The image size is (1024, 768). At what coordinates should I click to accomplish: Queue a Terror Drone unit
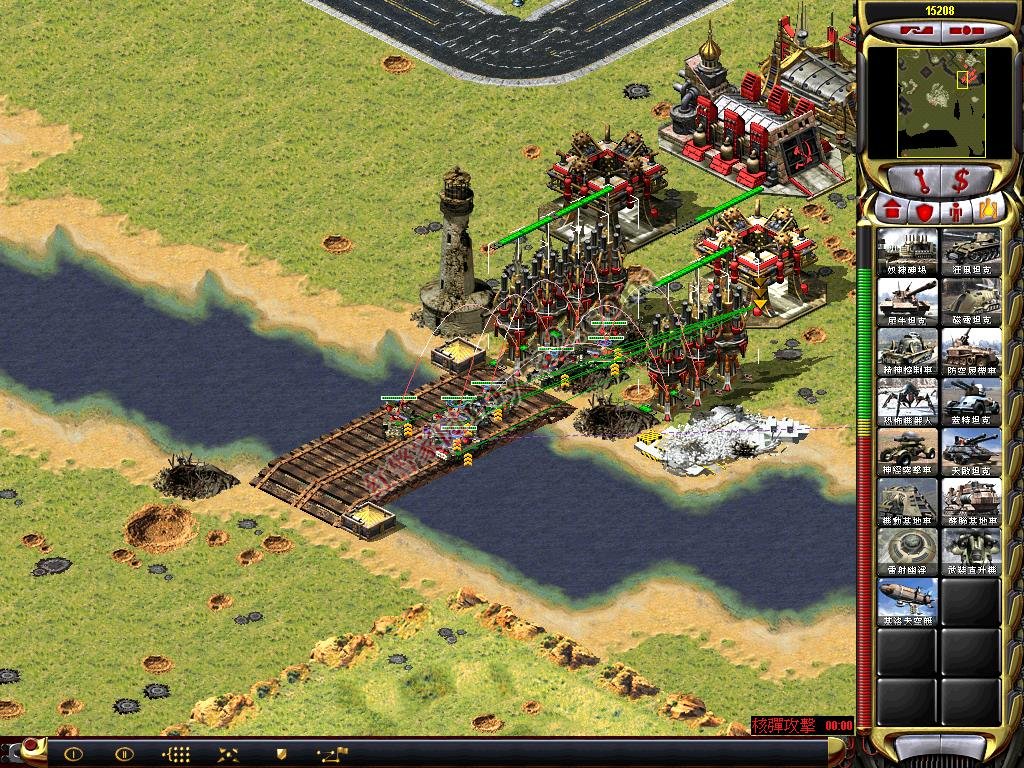coord(907,401)
